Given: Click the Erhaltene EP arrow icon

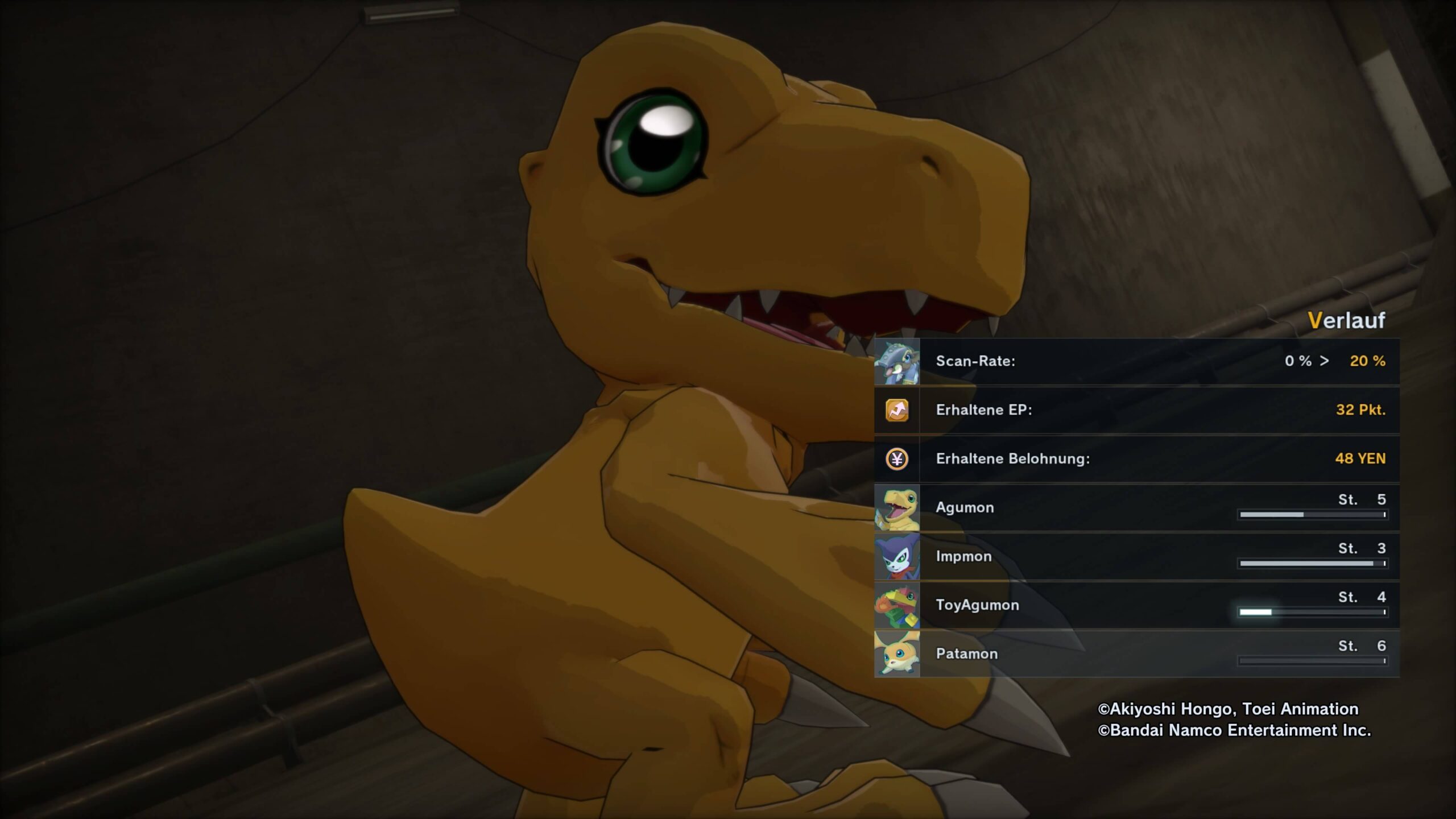Looking at the screenshot, I should point(897,410).
